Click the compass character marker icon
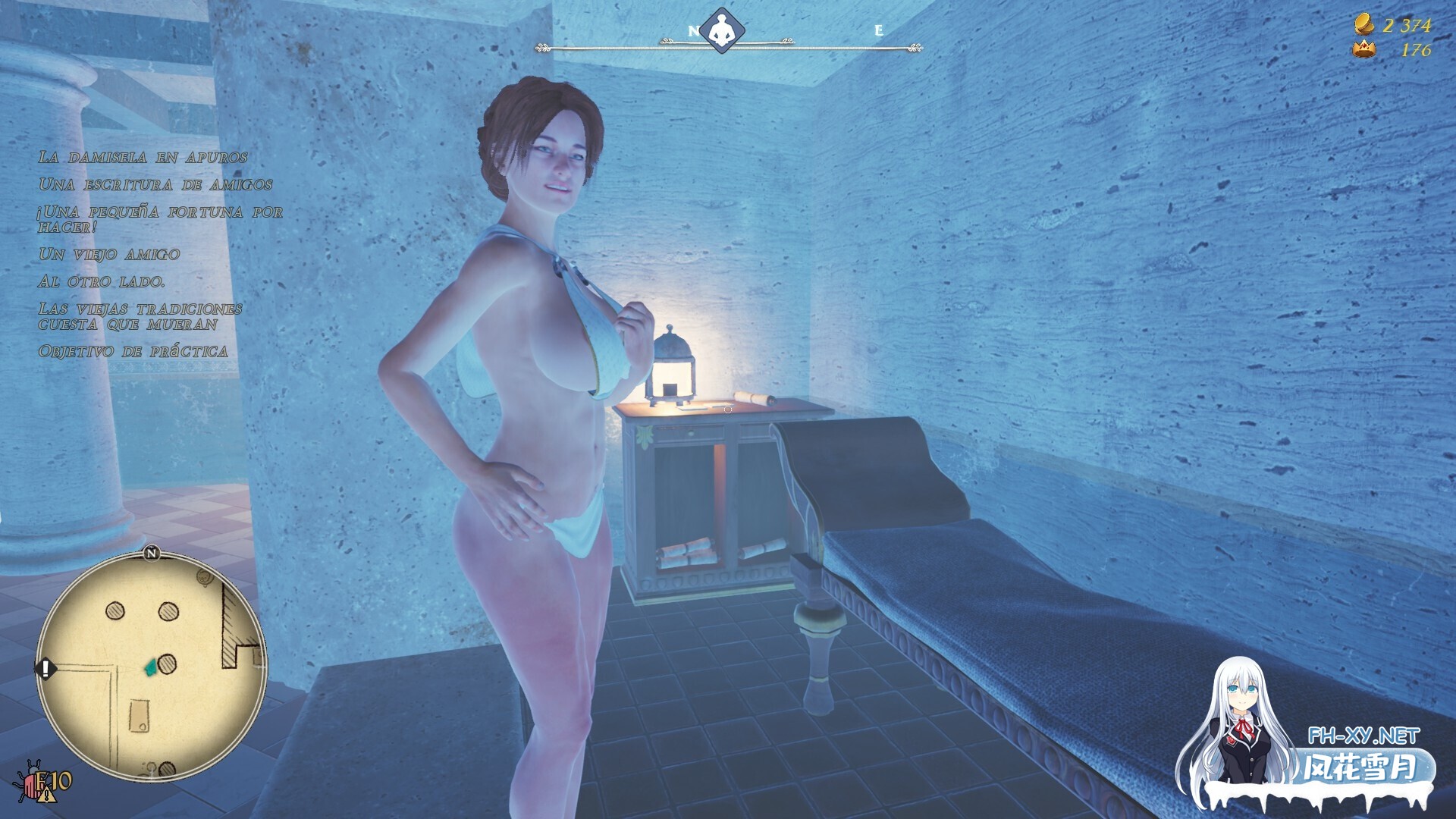The width and height of the screenshot is (1456, 819). click(722, 32)
